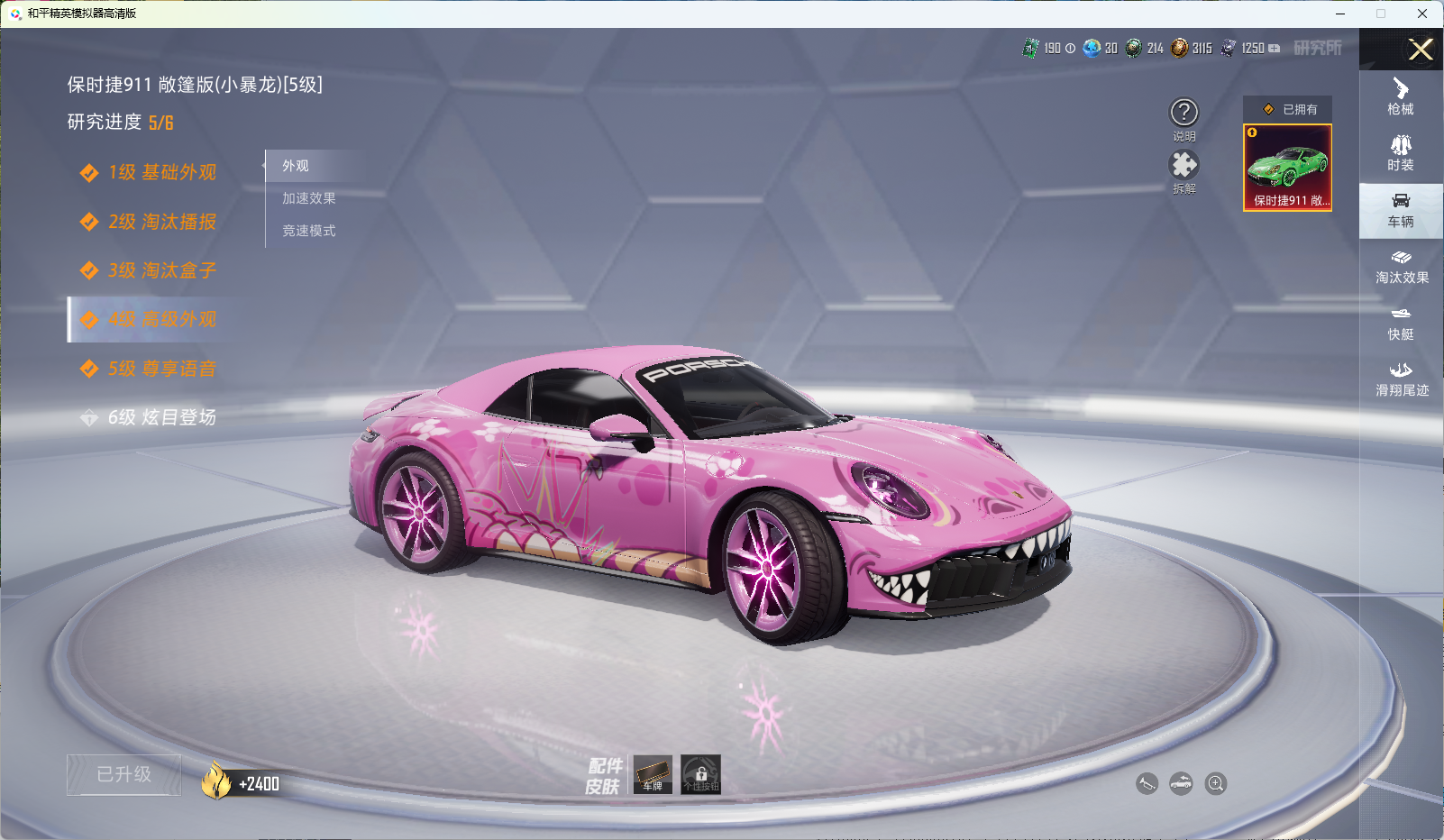This screenshot has height=840, width=1444.
Task: Show the 加速效果 acceleration effect sub-option
Action: pos(308,198)
